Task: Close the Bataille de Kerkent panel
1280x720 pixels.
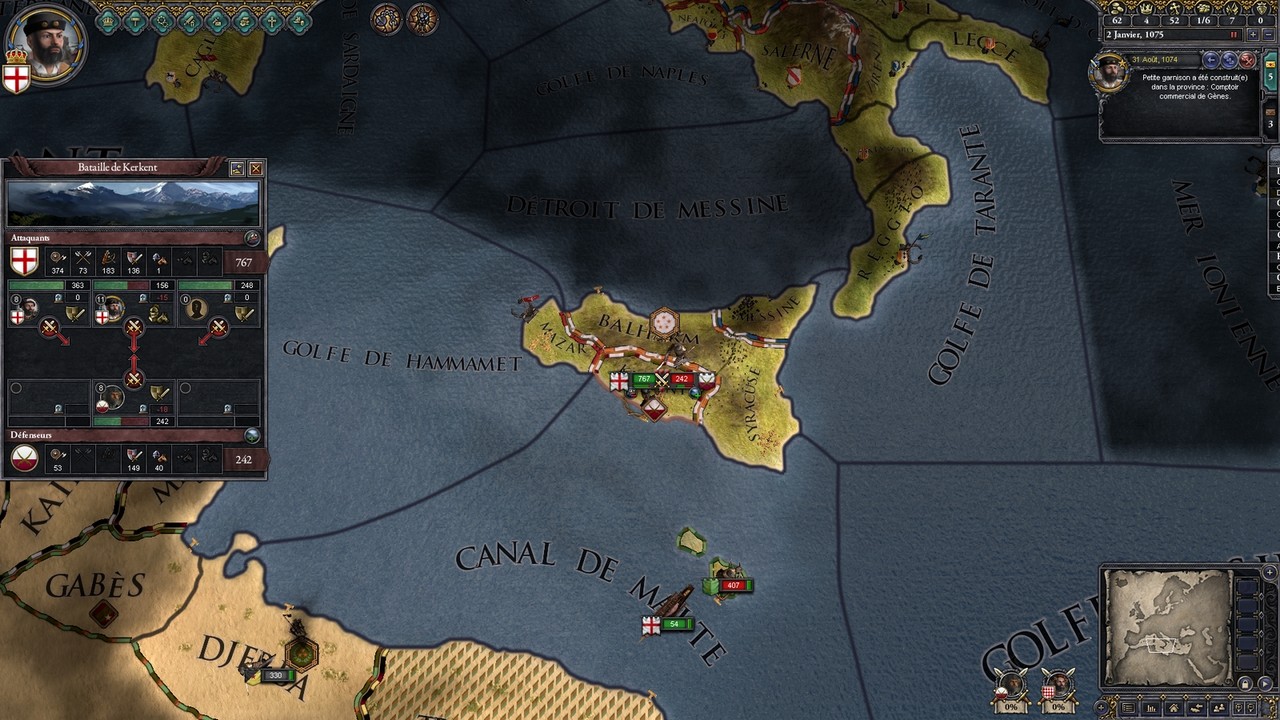Action: (x=256, y=168)
